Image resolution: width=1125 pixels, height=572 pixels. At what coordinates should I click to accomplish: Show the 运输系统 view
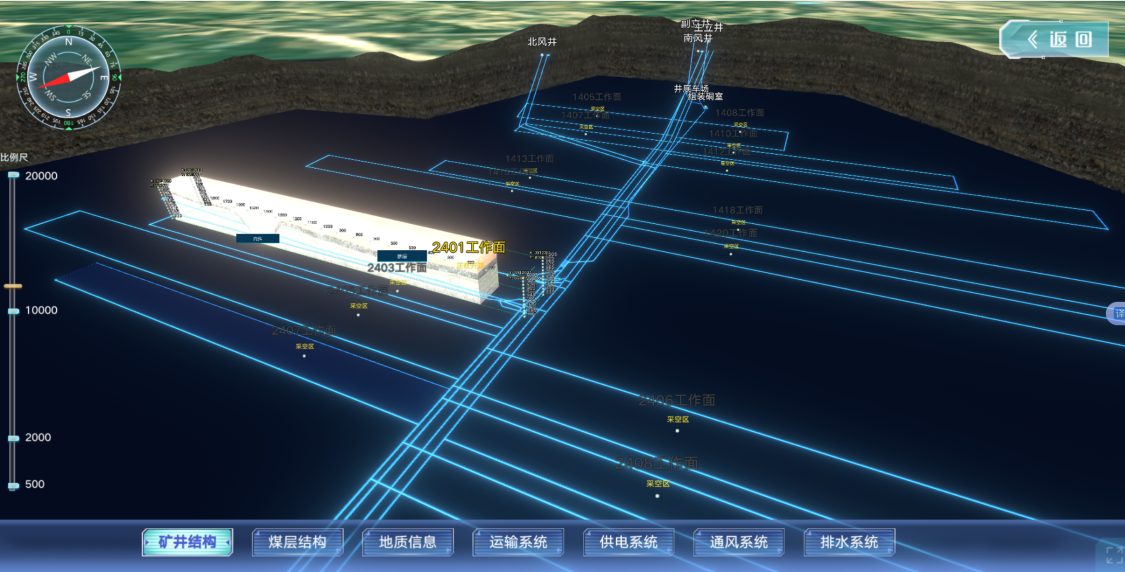tap(518, 542)
